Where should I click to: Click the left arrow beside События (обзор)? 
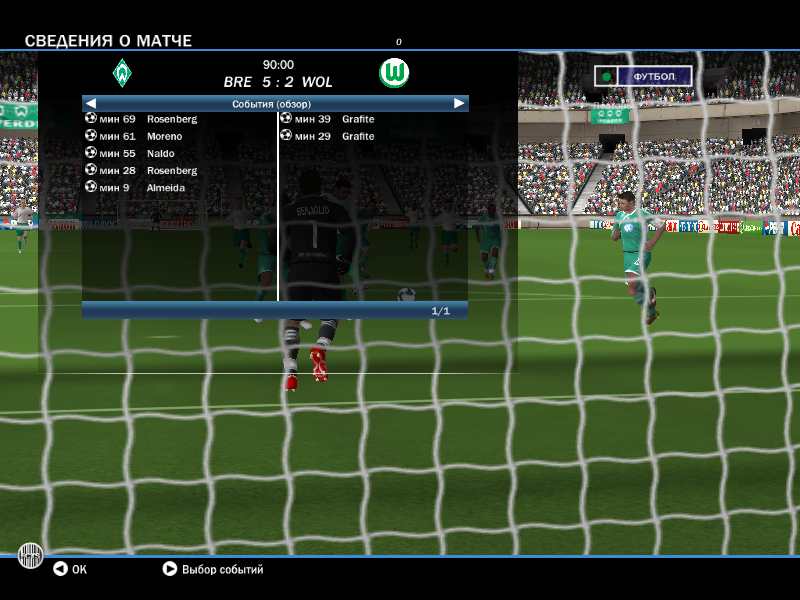click(x=90, y=103)
